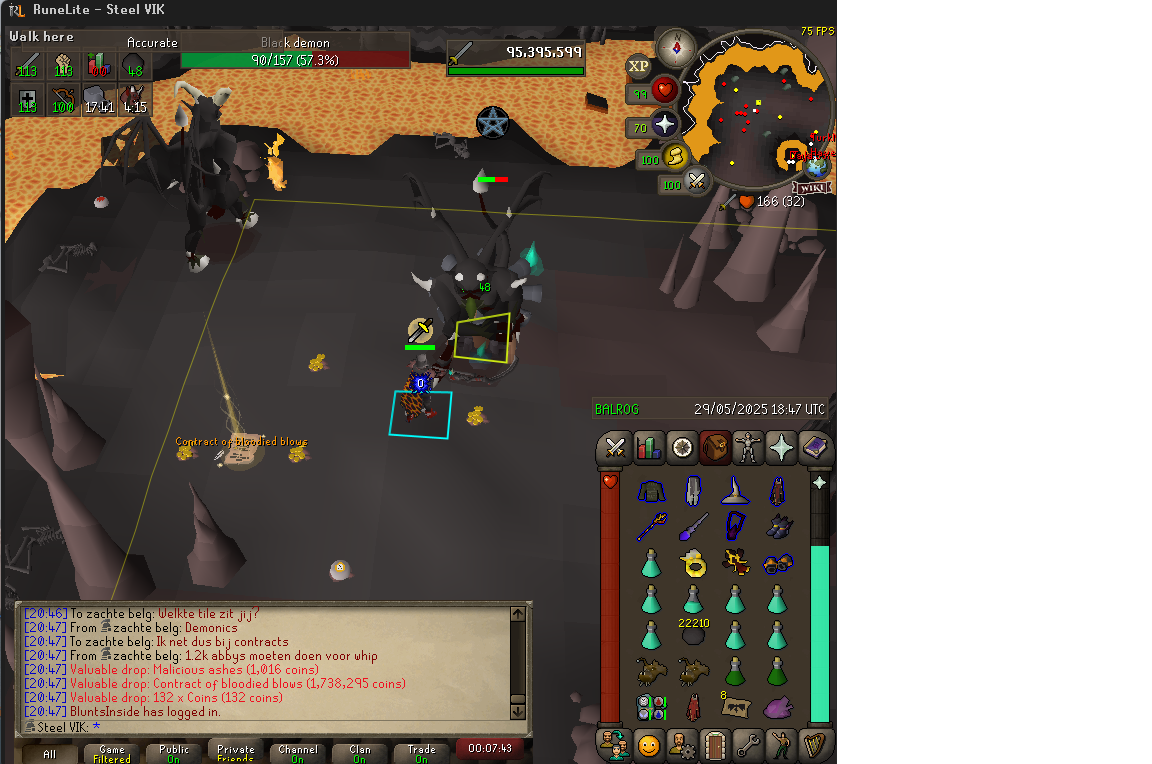The height and width of the screenshot is (764, 1152).
Task: Open the Logout door tab
Action: 714,745
